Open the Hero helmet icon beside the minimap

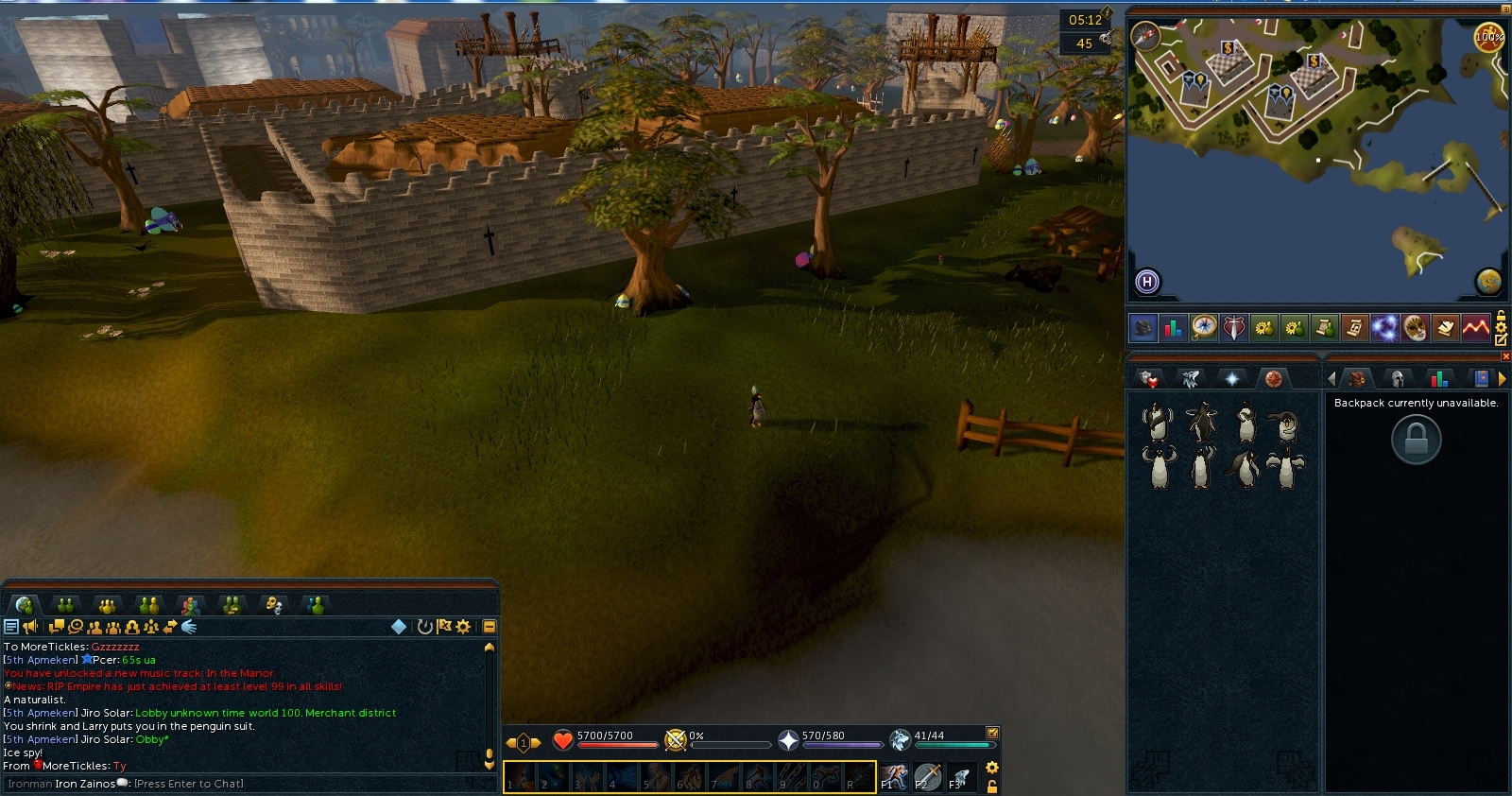click(x=1143, y=328)
